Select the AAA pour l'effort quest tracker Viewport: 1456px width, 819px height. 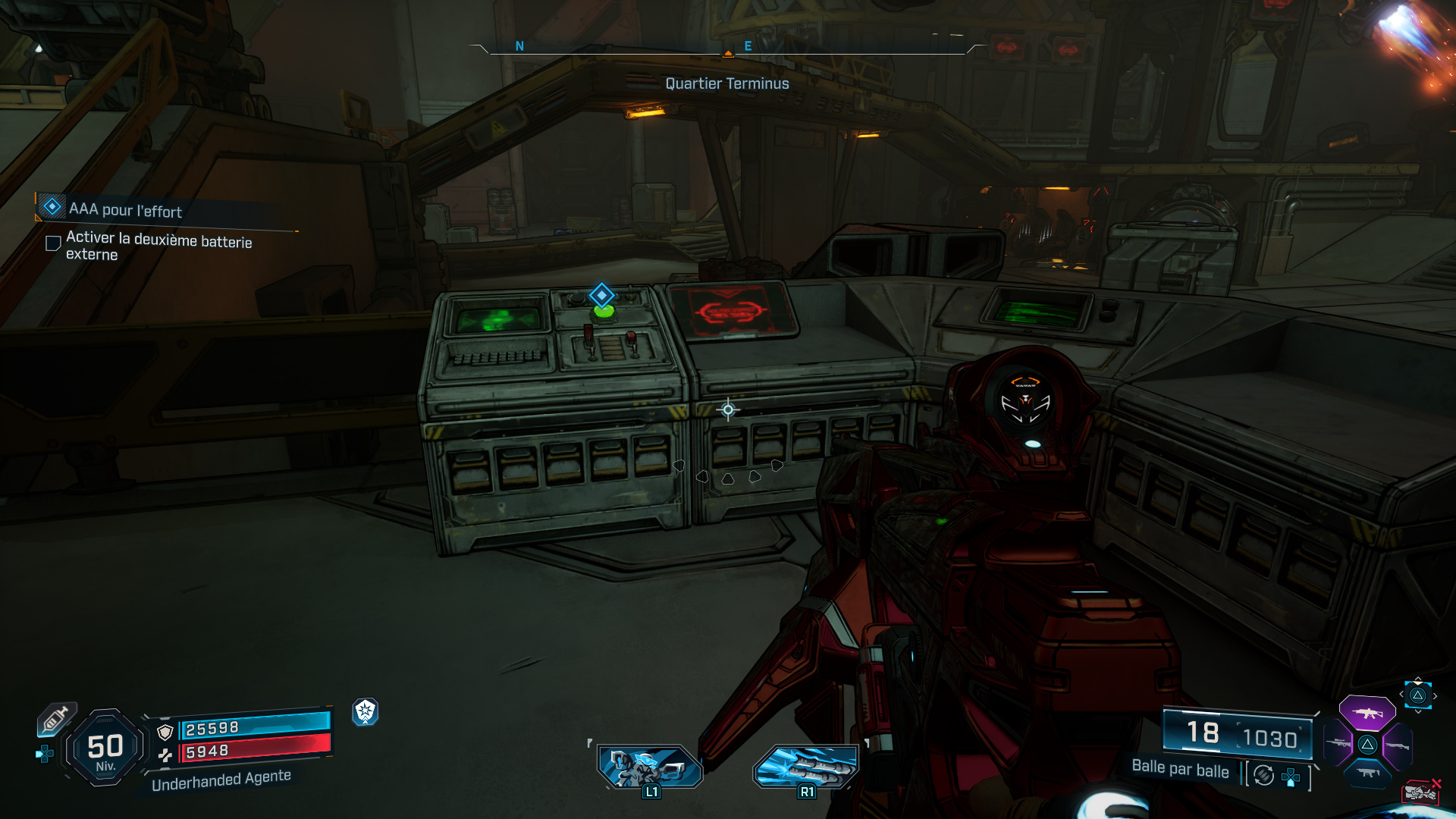tap(125, 209)
